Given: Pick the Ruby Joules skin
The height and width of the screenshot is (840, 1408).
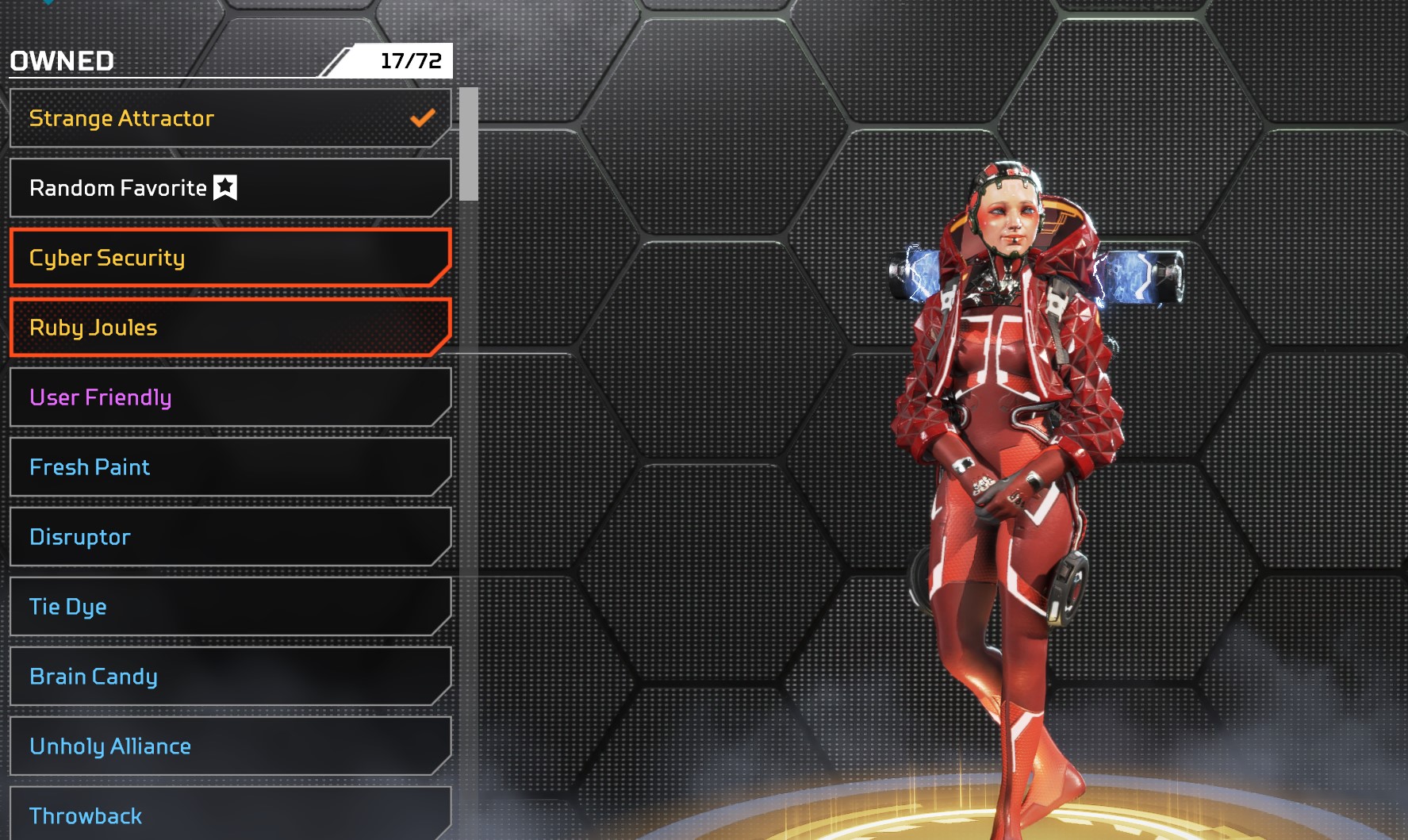Looking at the screenshot, I should tap(230, 328).
